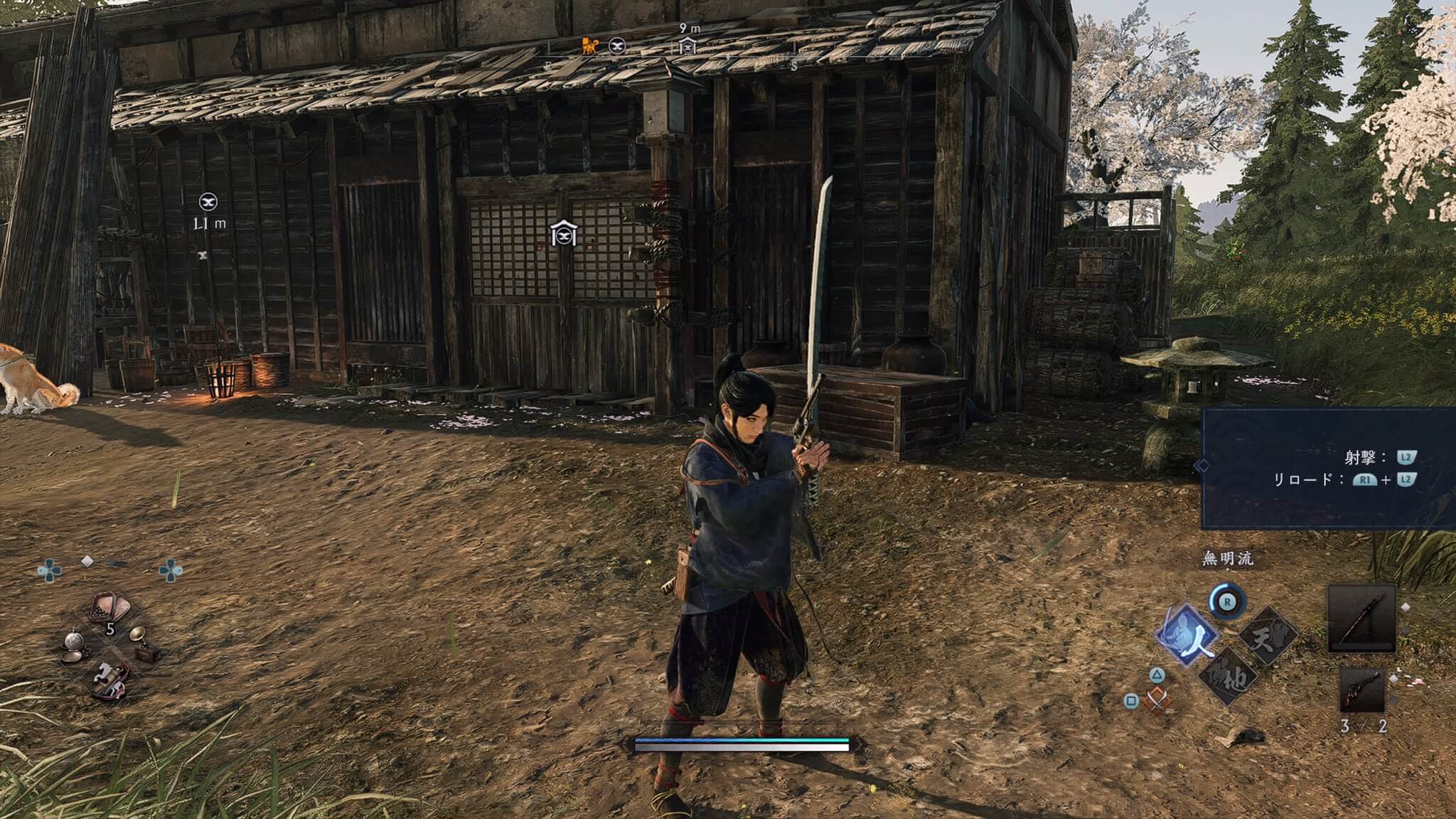Switch to the 天 stance icon
This screenshot has width=1456, height=819.
pyautogui.click(x=1268, y=634)
